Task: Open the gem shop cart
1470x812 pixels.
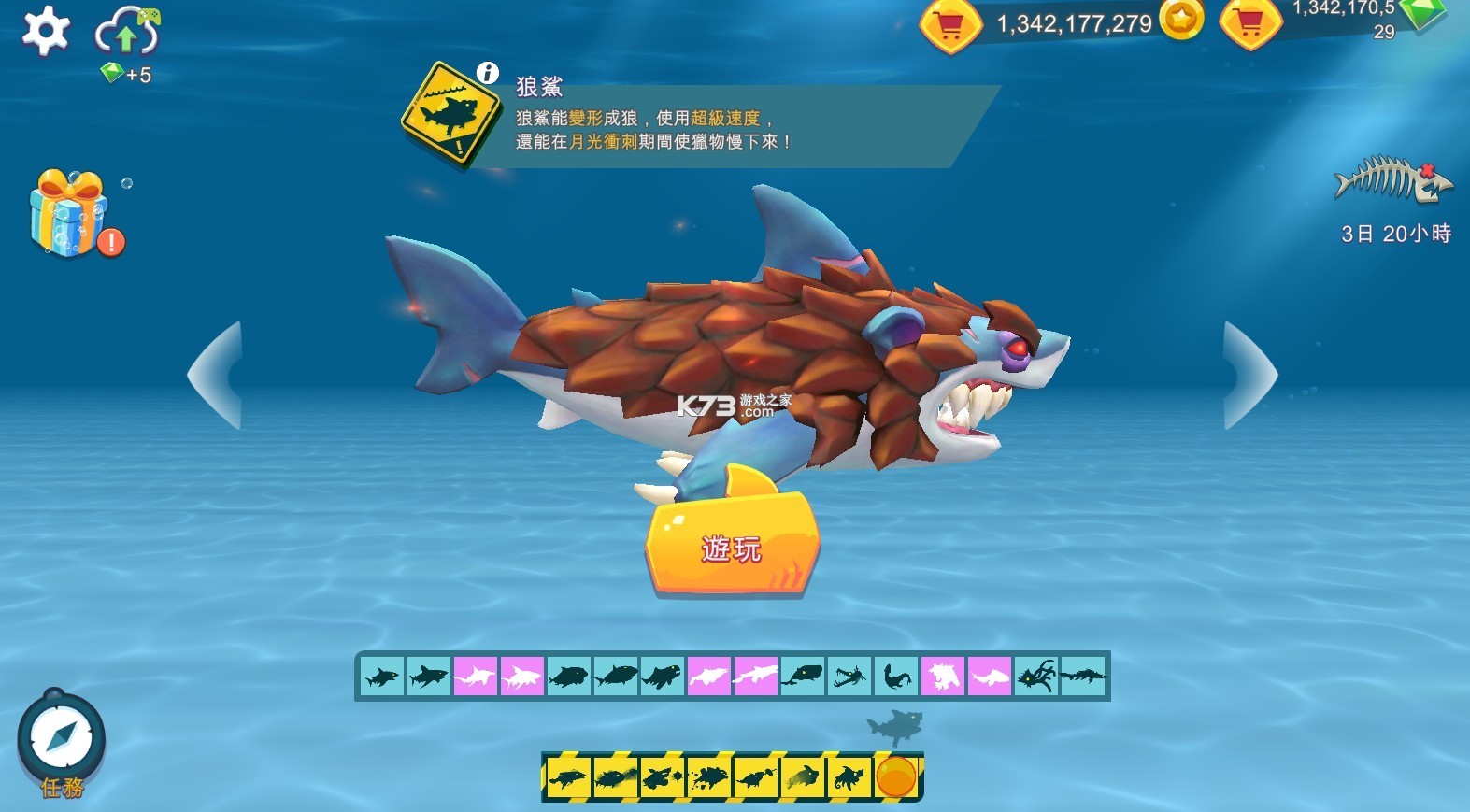Action: tap(1250, 24)
